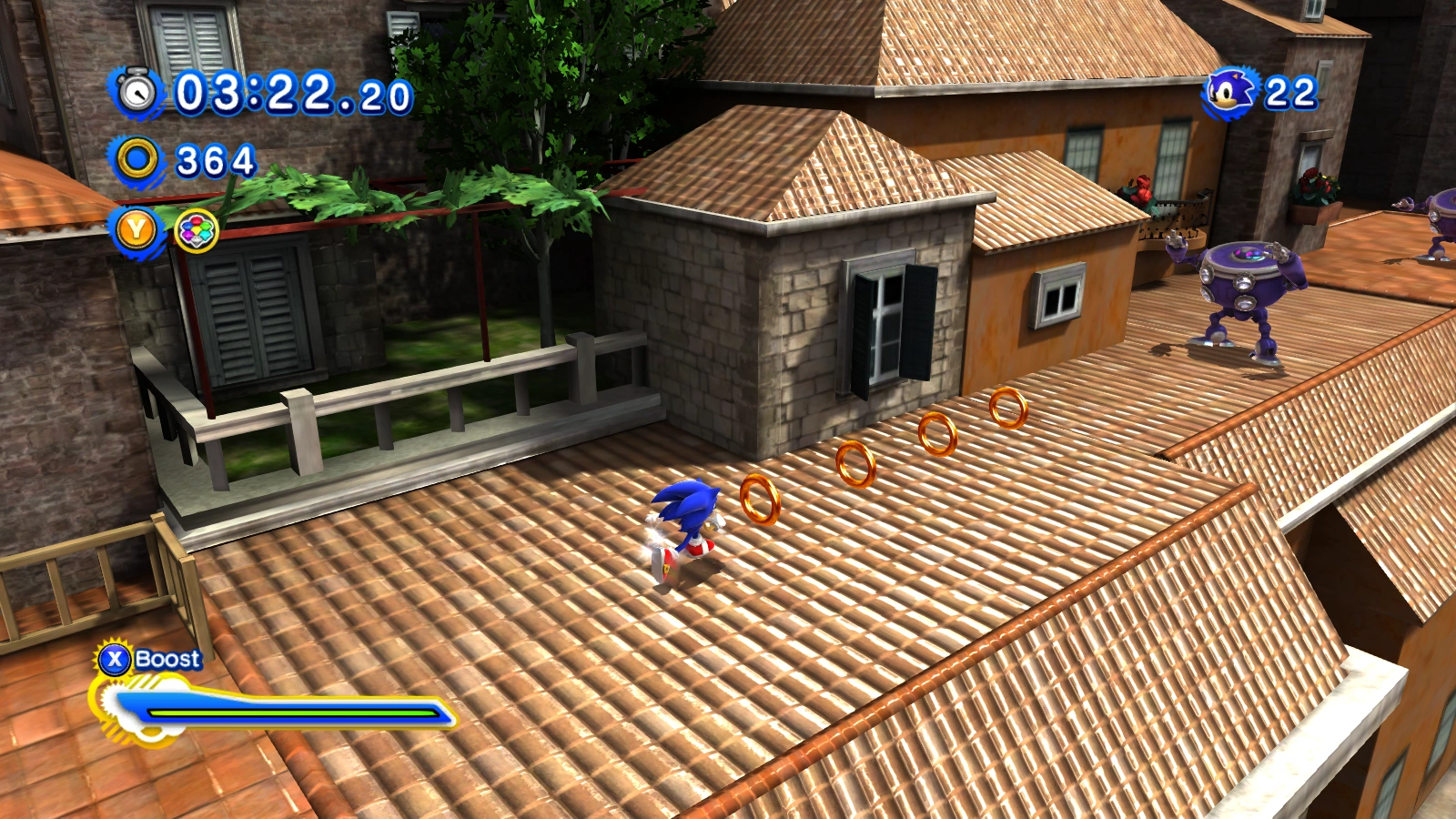This screenshot has width=1456, height=819.
Task: Activate the multicolored gems skill icon
Action: click(x=197, y=231)
